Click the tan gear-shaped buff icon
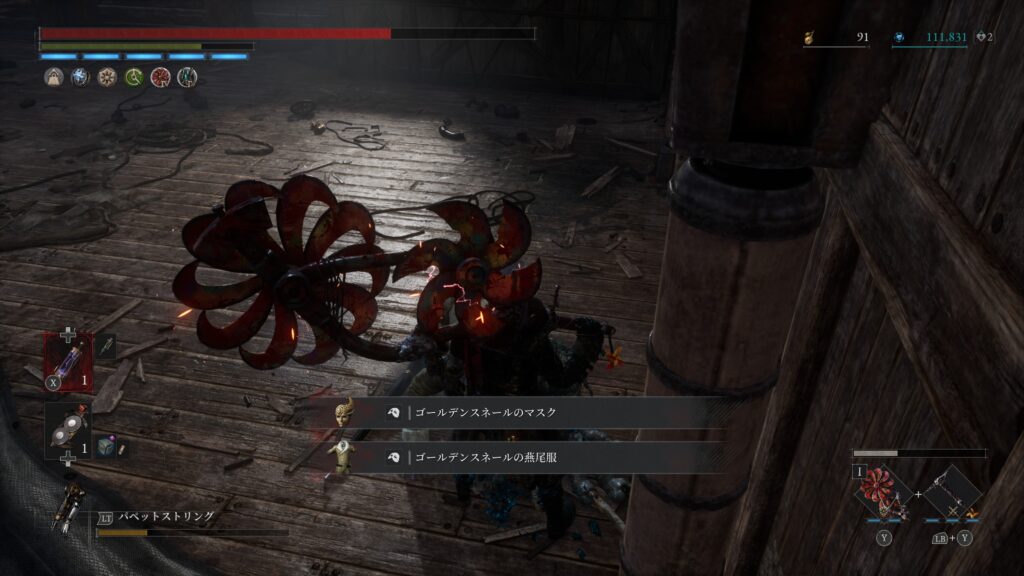The image size is (1024, 576). coord(107,77)
